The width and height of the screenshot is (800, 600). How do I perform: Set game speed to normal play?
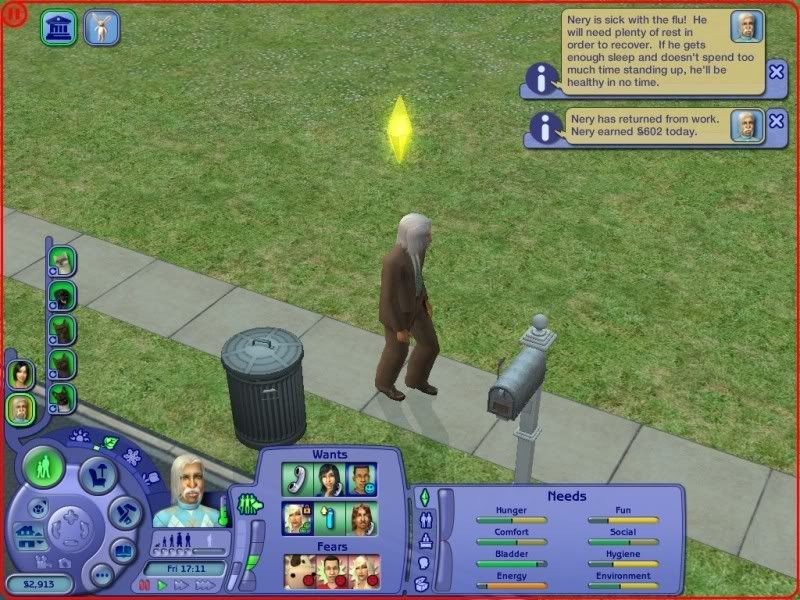[160, 586]
